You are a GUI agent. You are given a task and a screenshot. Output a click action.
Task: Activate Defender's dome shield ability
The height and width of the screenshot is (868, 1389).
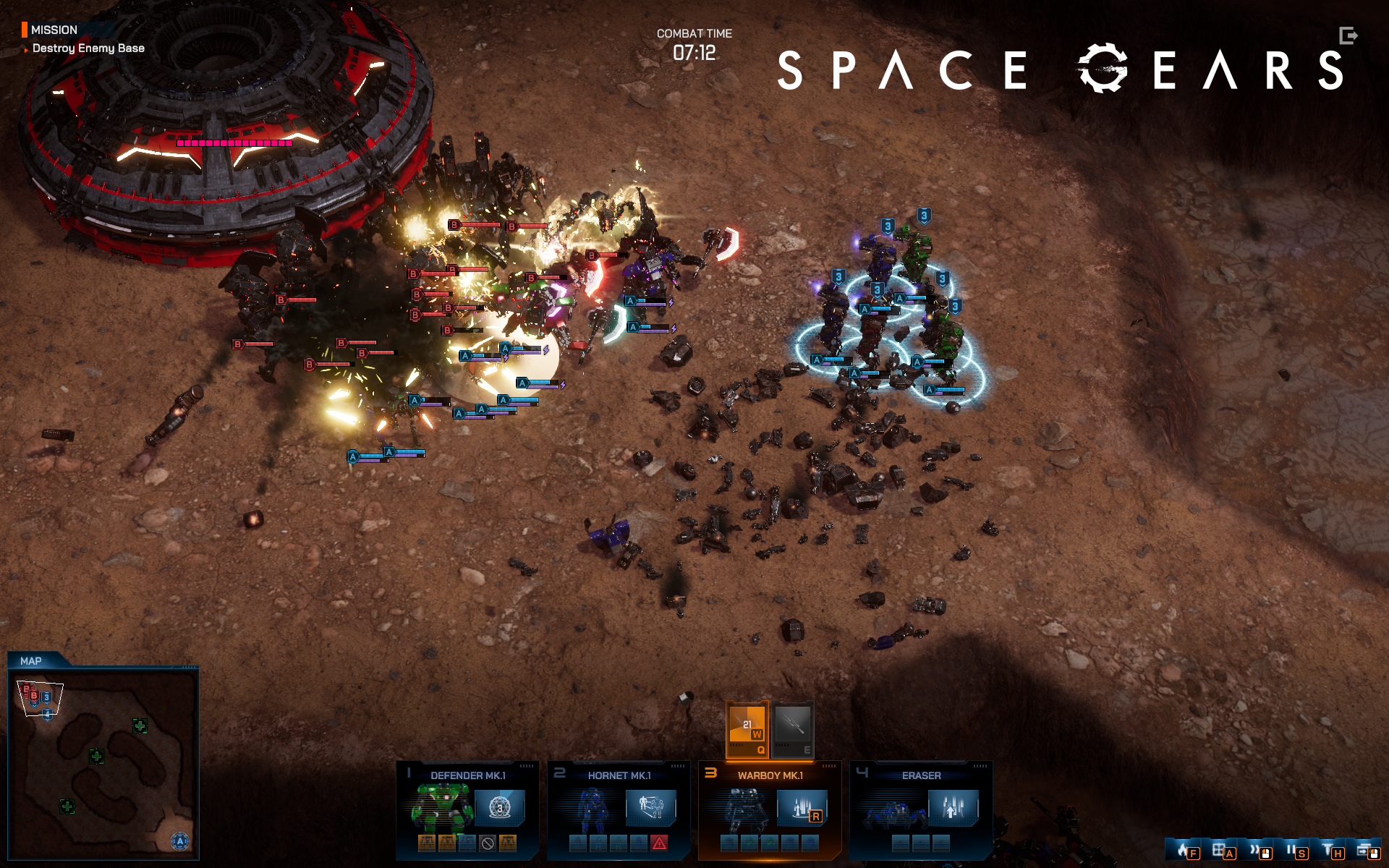(x=499, y=807)
